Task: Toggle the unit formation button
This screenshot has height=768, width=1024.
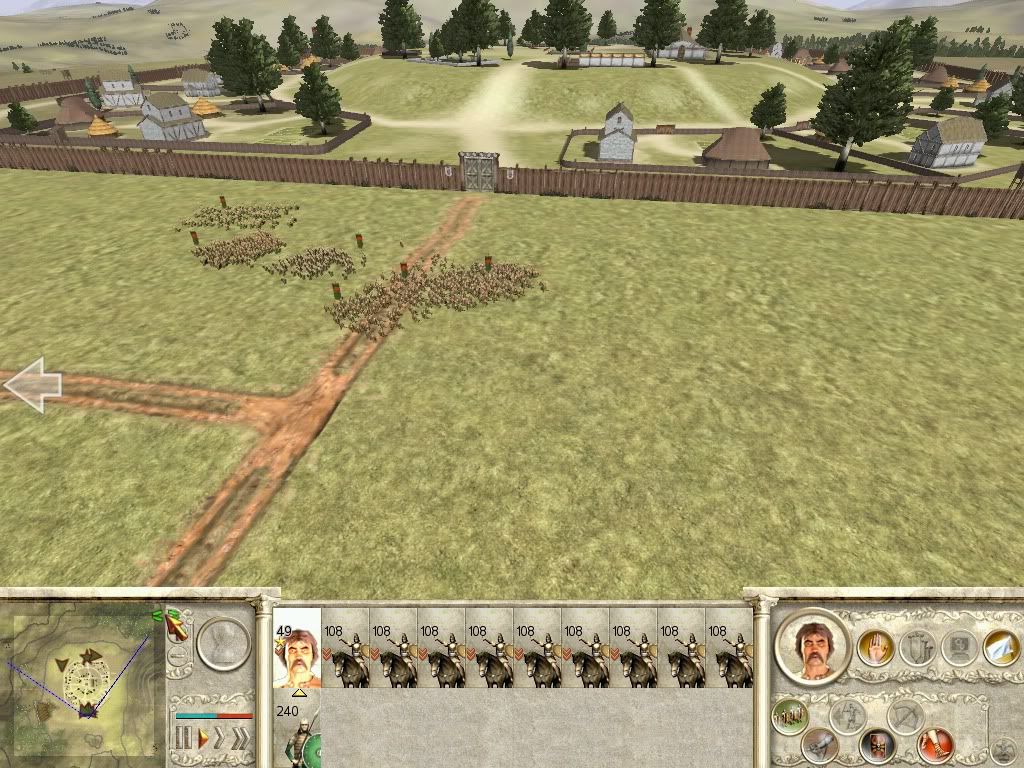Action: (x=790, y=717)
